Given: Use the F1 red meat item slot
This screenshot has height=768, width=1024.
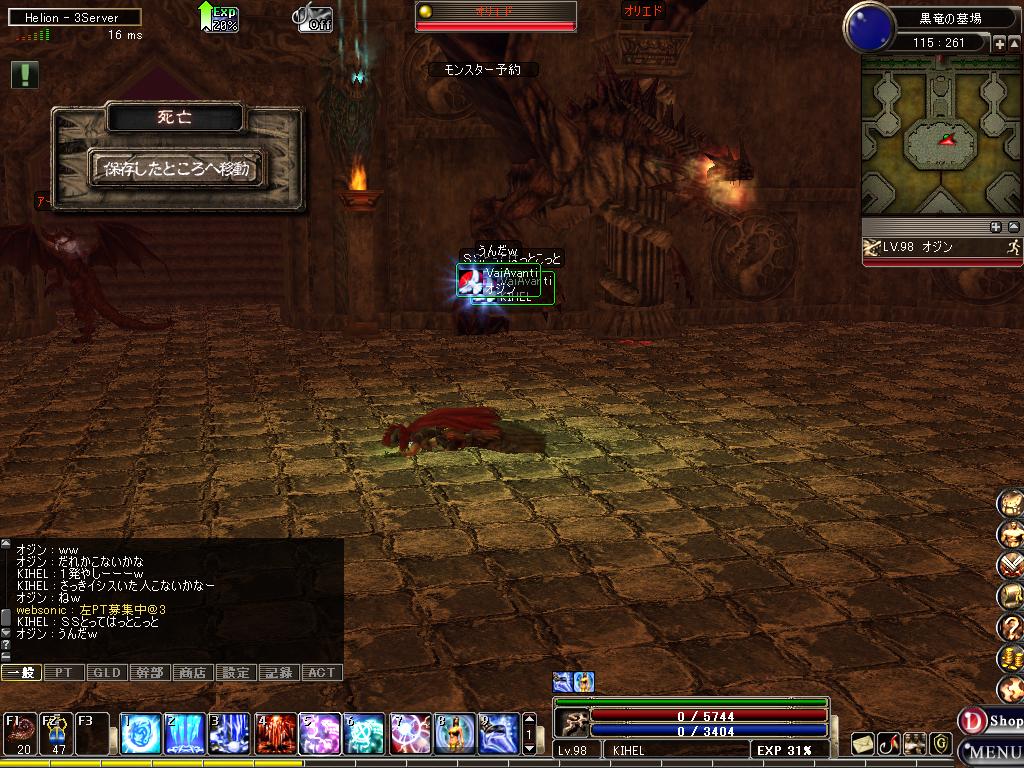Looking at the screenshot, I should point(21,734).
